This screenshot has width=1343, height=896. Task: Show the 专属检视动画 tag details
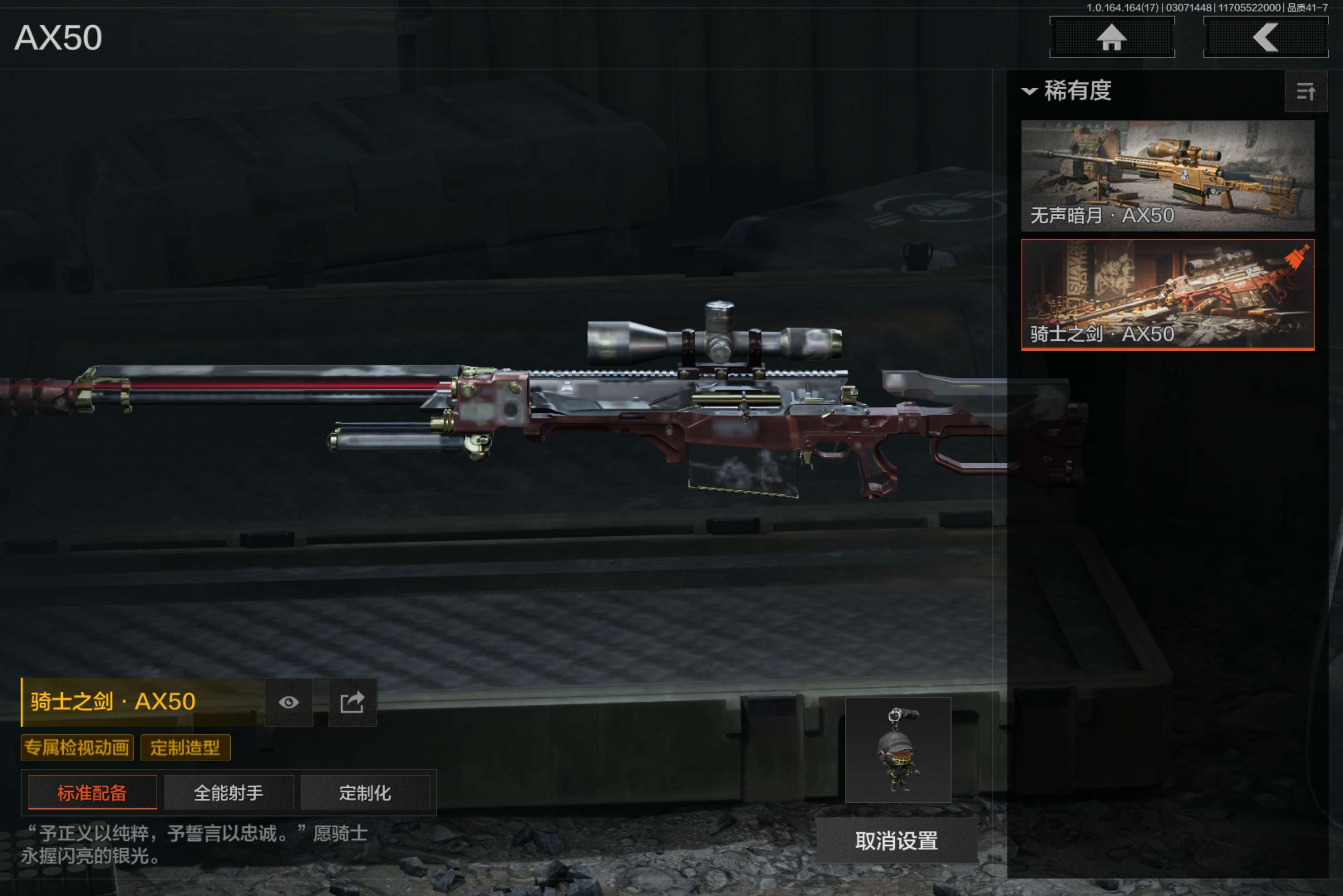point(77,748)
